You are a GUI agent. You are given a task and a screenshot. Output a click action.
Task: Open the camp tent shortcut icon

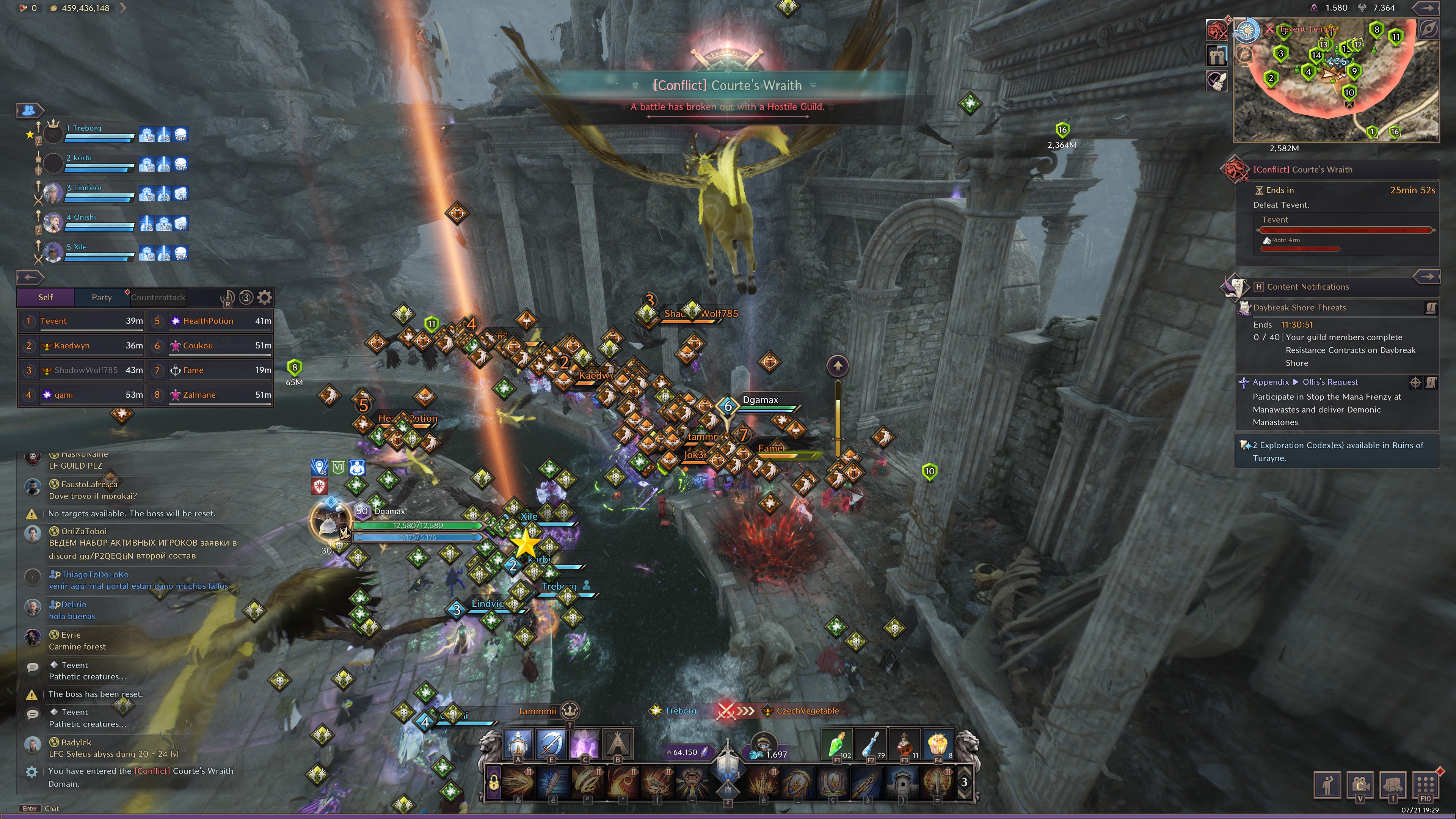(x=618, y=744)
